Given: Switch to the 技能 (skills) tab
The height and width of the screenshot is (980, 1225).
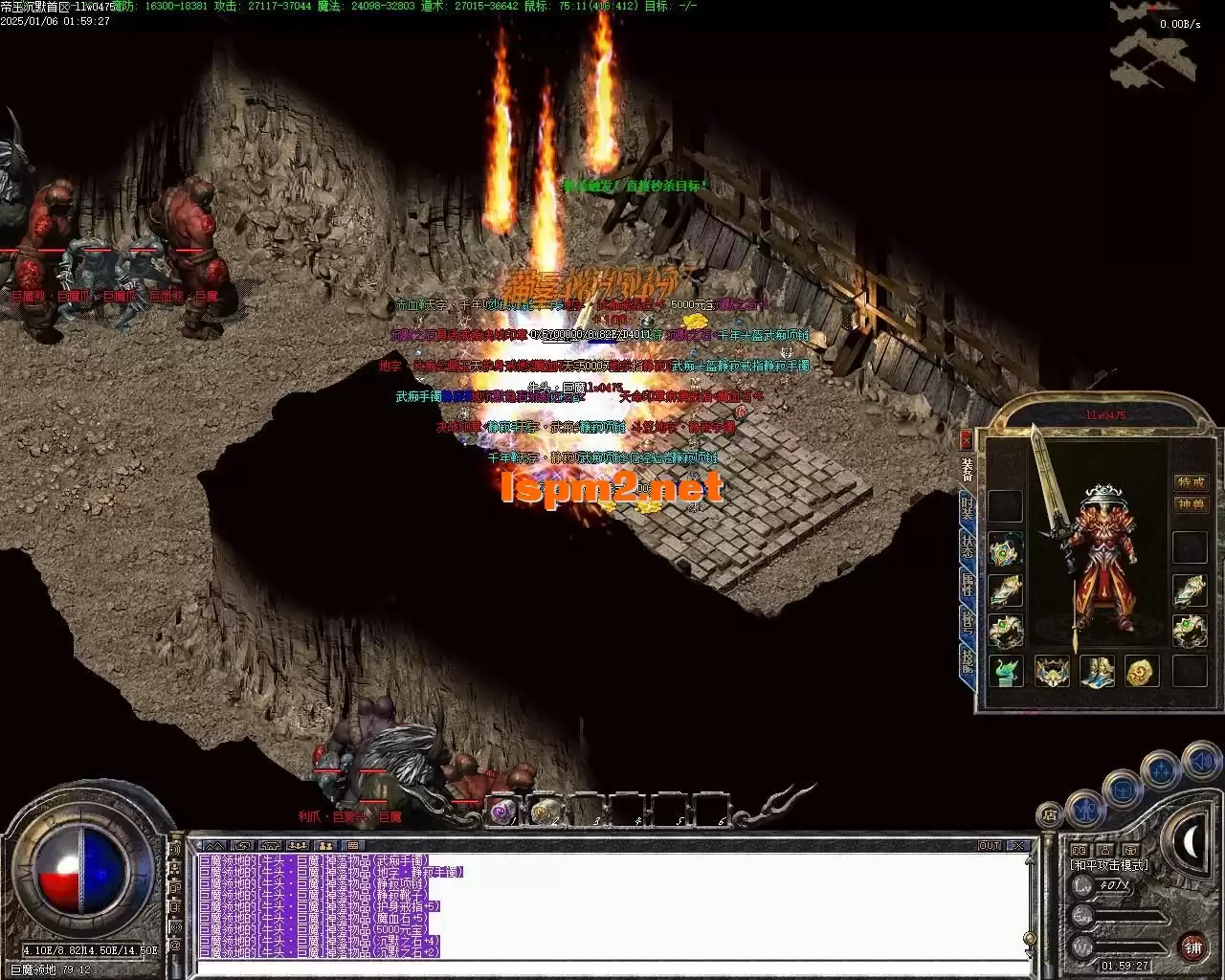Looking at the screenshot, I should point(967,660).
